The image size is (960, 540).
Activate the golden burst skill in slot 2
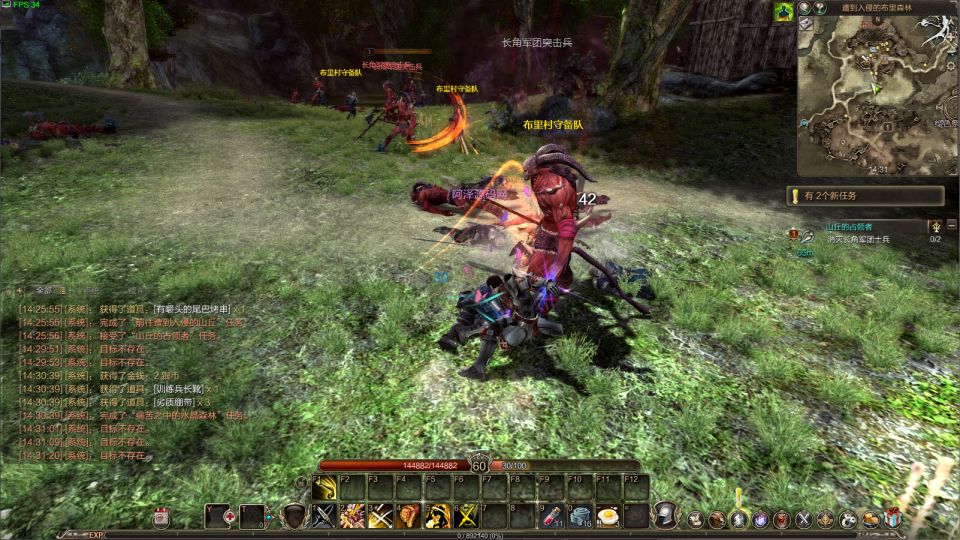pos(352,516)
